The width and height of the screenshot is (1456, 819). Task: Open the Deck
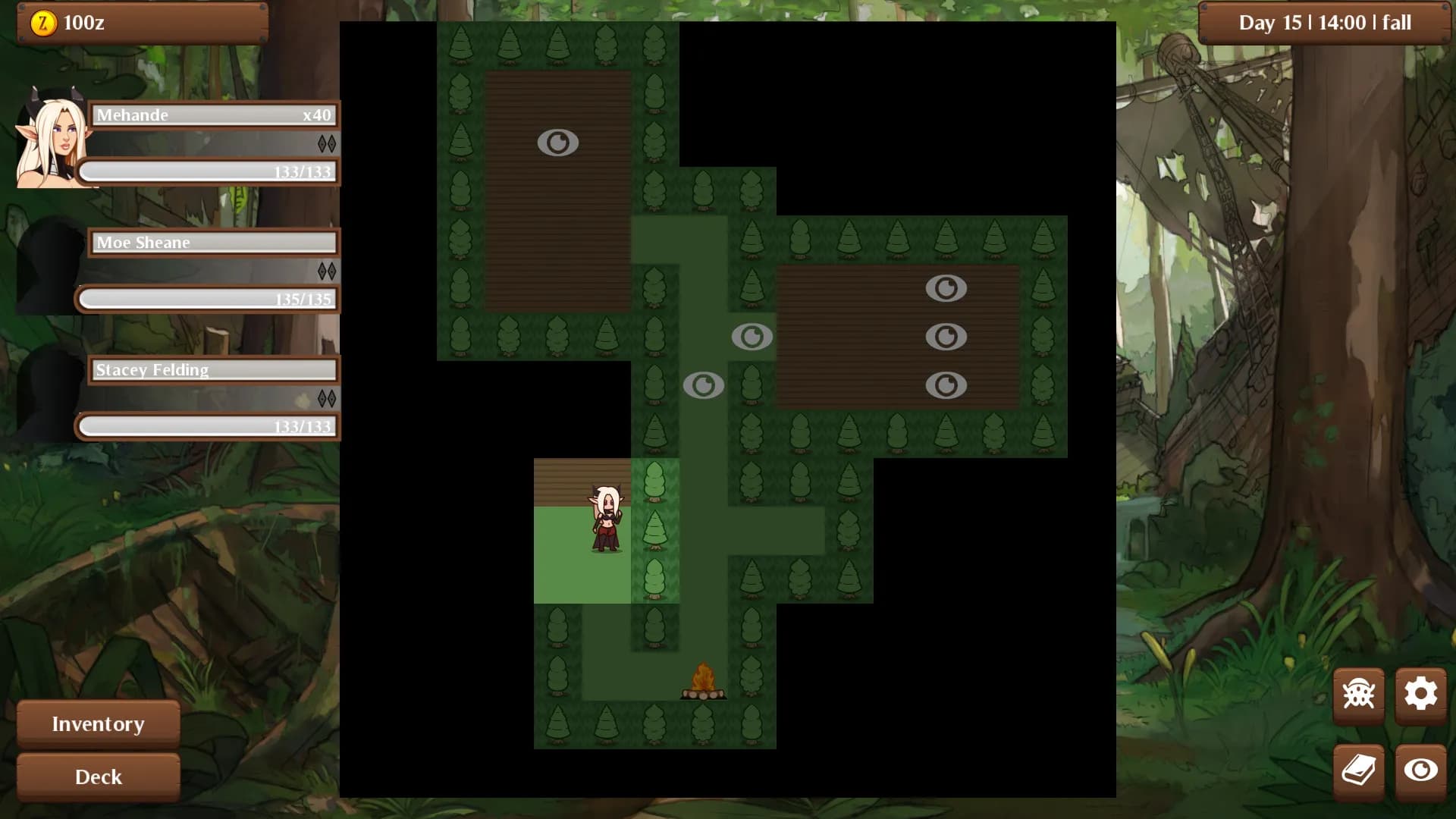(x=97, y=777)
